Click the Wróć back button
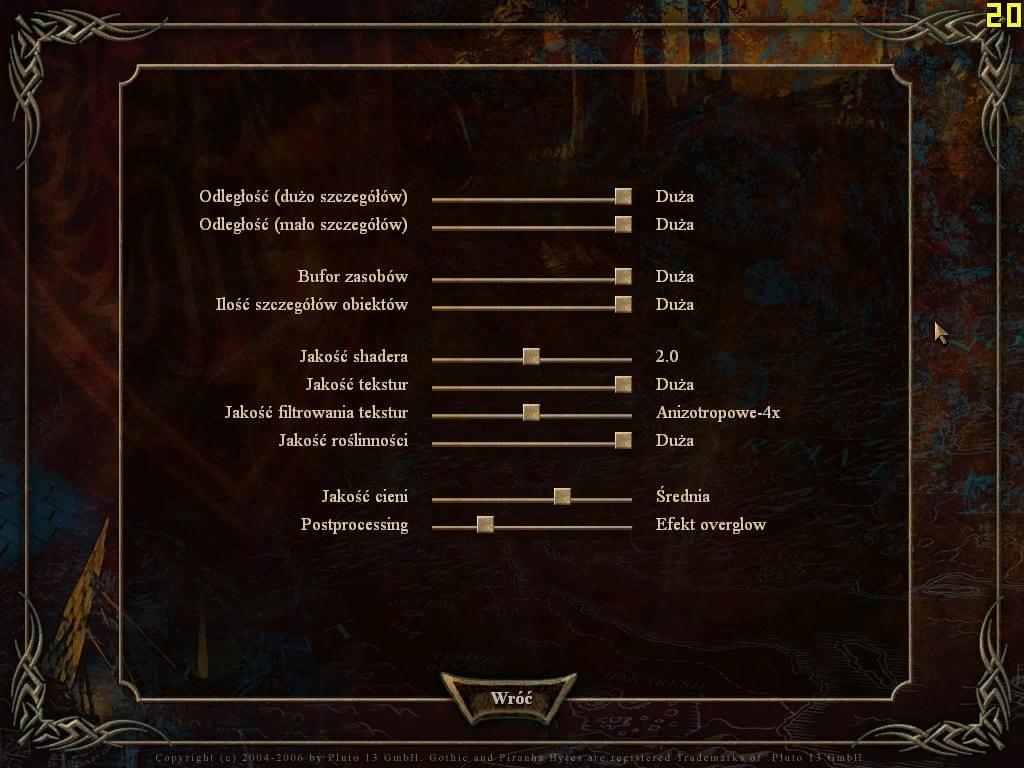The image size is (1024, 768). [x=511, y=698]
